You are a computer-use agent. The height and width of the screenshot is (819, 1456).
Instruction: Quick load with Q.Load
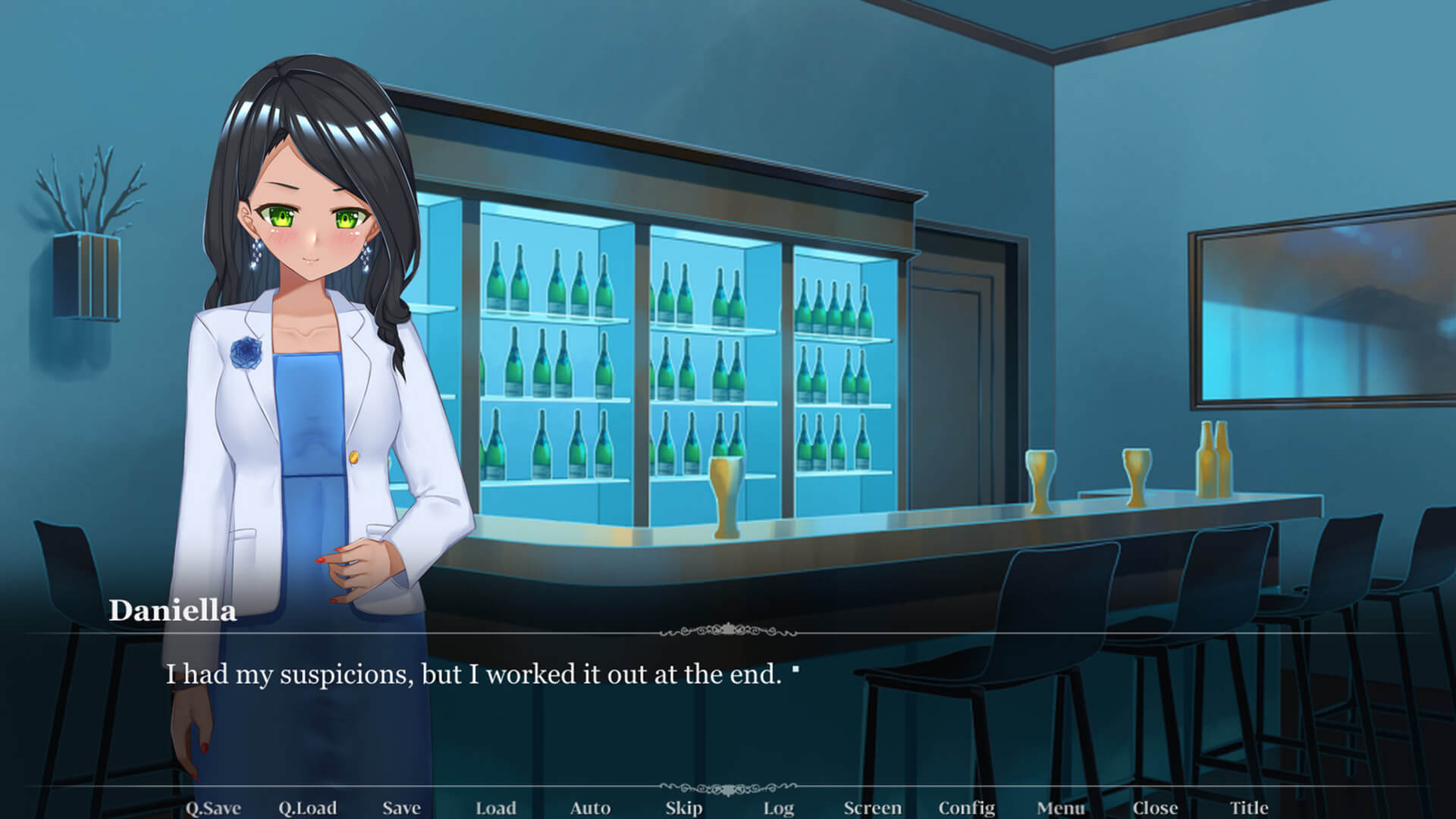[307, 808]
